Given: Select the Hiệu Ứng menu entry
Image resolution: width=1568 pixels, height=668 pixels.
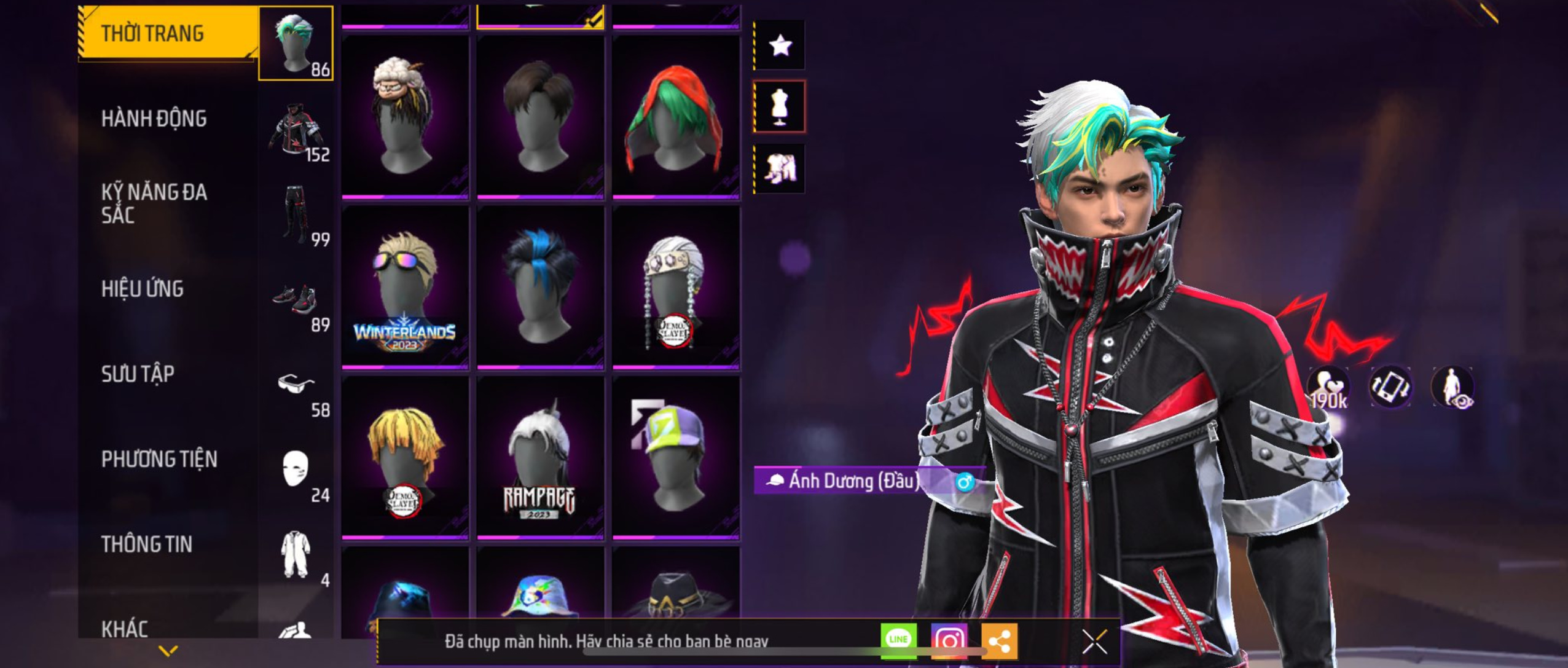Looking at the screenshot, I should pyautogui.click(x=143, y=289).
